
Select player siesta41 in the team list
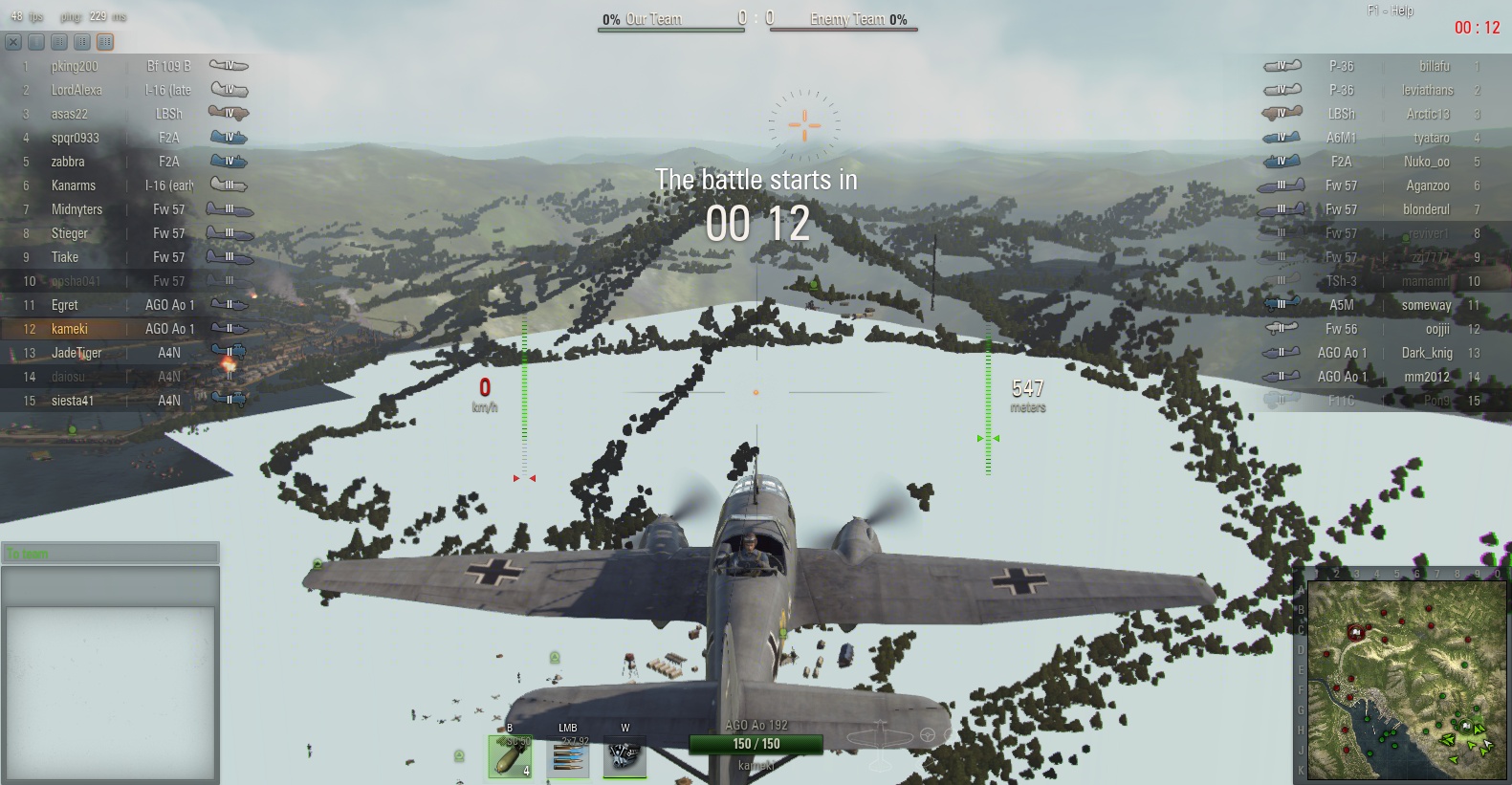tap(73, 401)
